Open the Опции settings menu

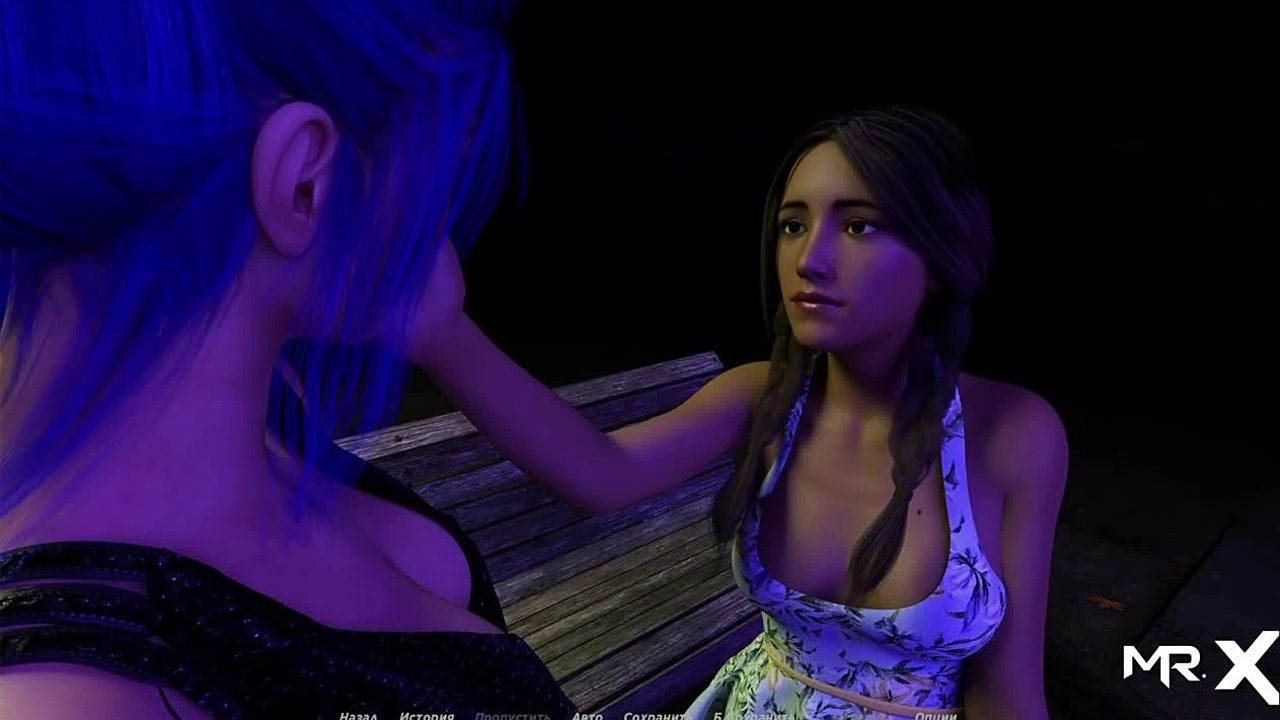[x=935, y=716]
